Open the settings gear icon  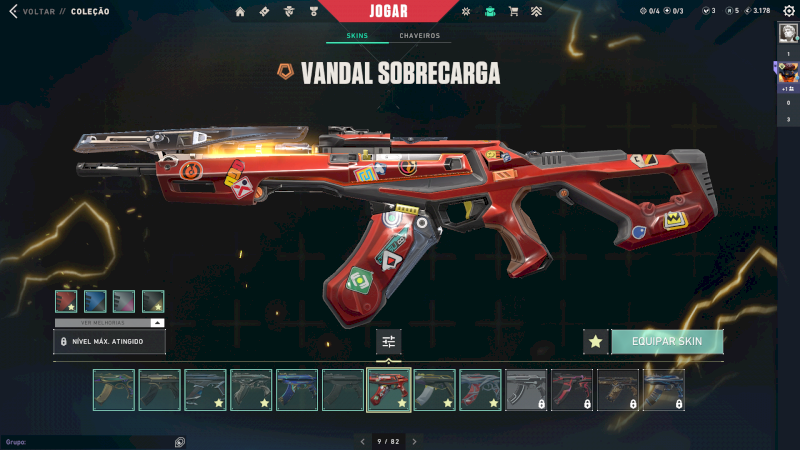click(788, 11)
